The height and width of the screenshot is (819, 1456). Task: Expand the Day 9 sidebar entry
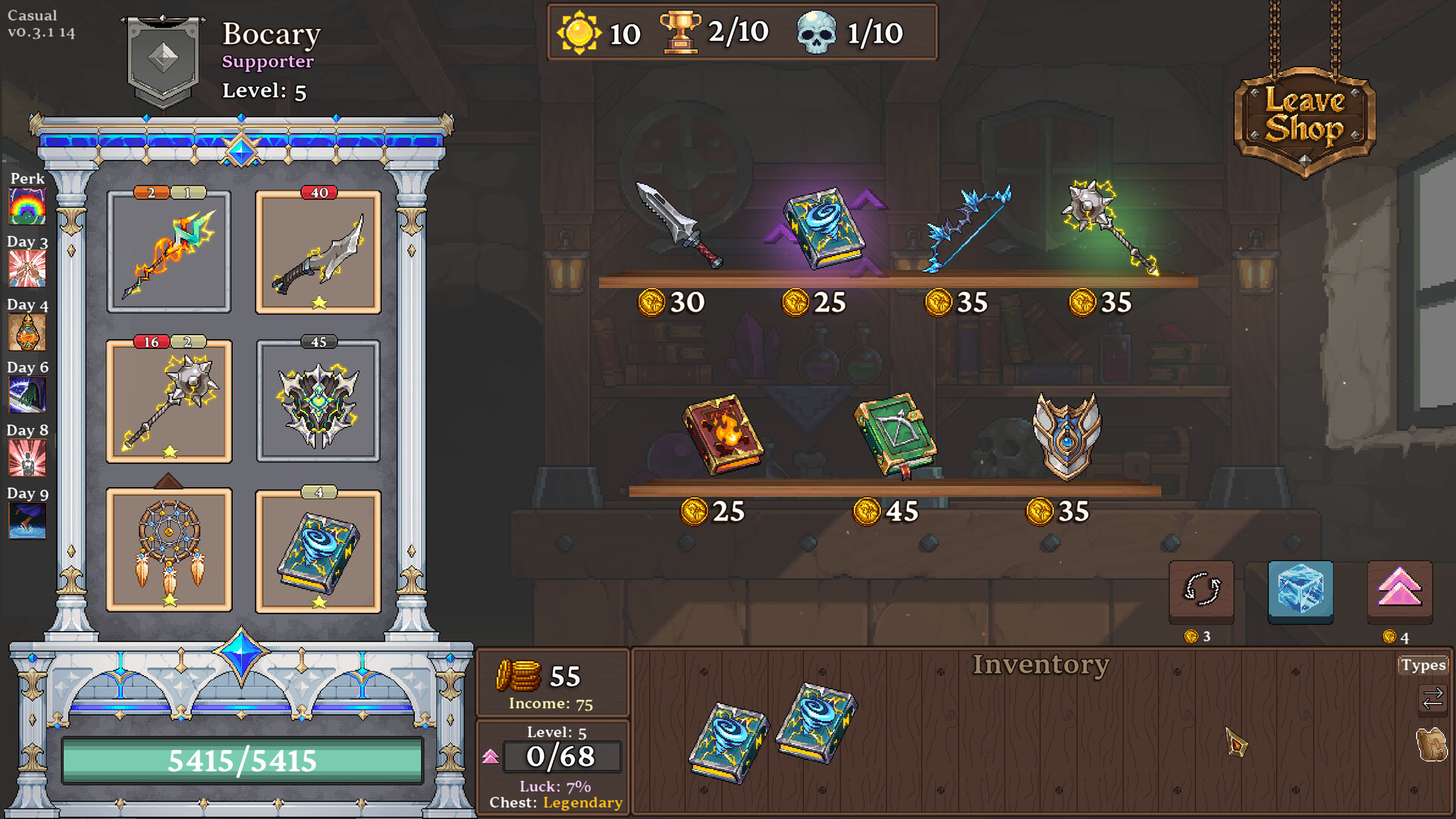[27, 521]
